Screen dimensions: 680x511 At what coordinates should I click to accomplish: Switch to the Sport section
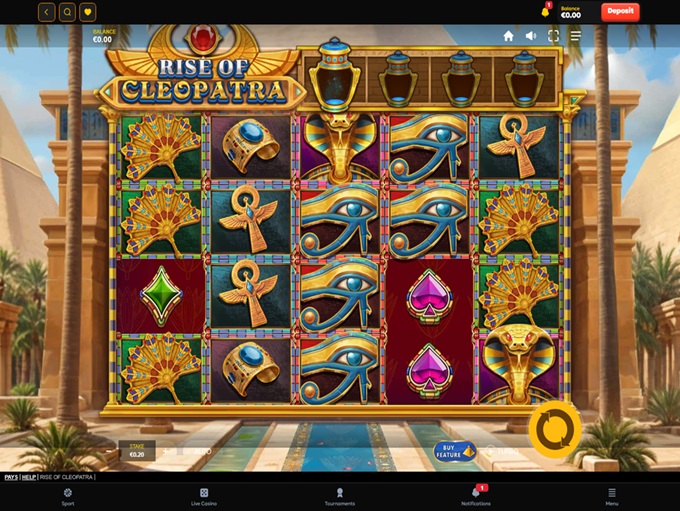click(x=67, y=496)
